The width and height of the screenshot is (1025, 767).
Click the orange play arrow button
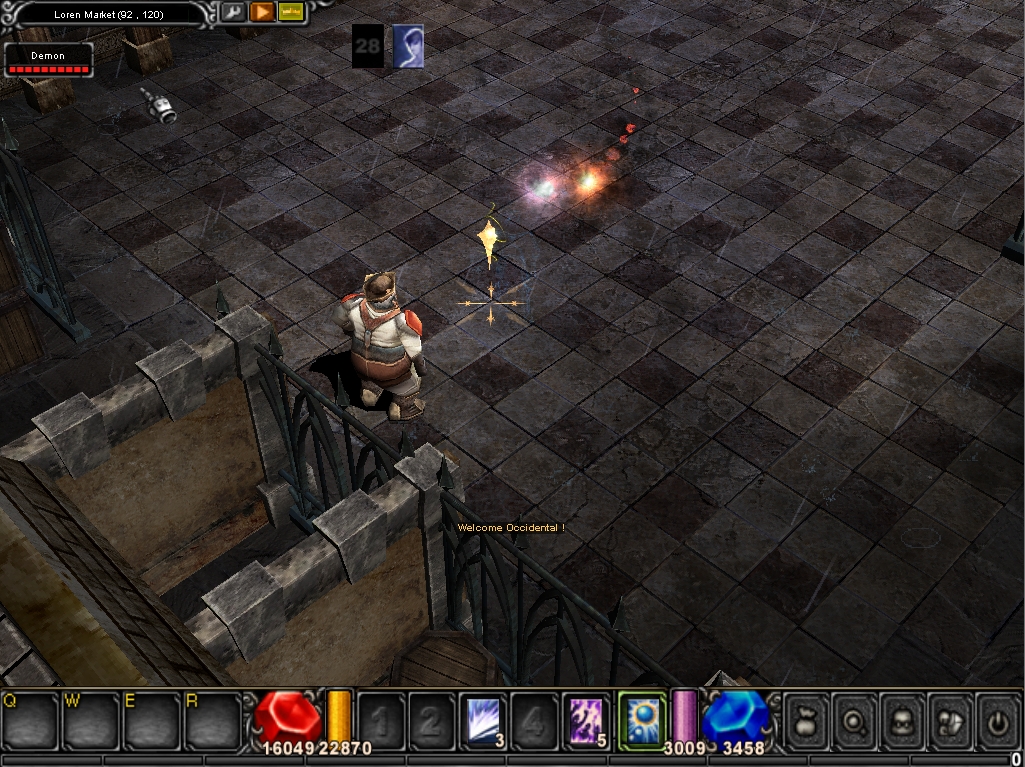point(262,13)
